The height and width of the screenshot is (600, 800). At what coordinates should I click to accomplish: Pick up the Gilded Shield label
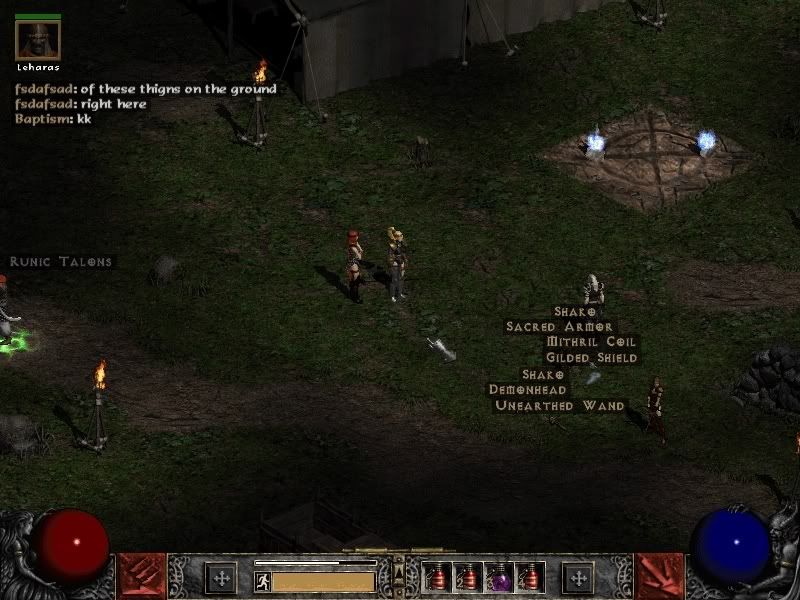(x=591, y=358)
